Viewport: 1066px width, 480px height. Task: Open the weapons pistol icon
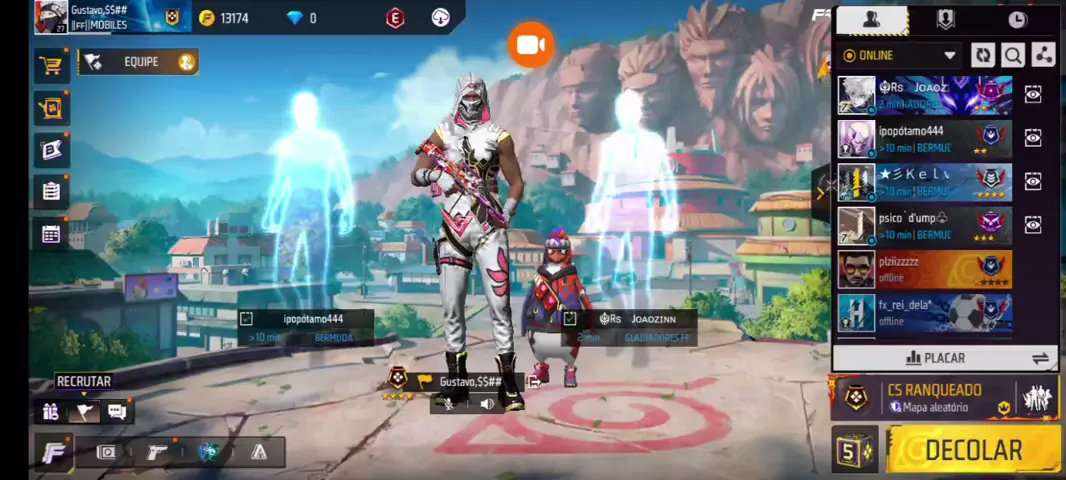coord(157,452)
